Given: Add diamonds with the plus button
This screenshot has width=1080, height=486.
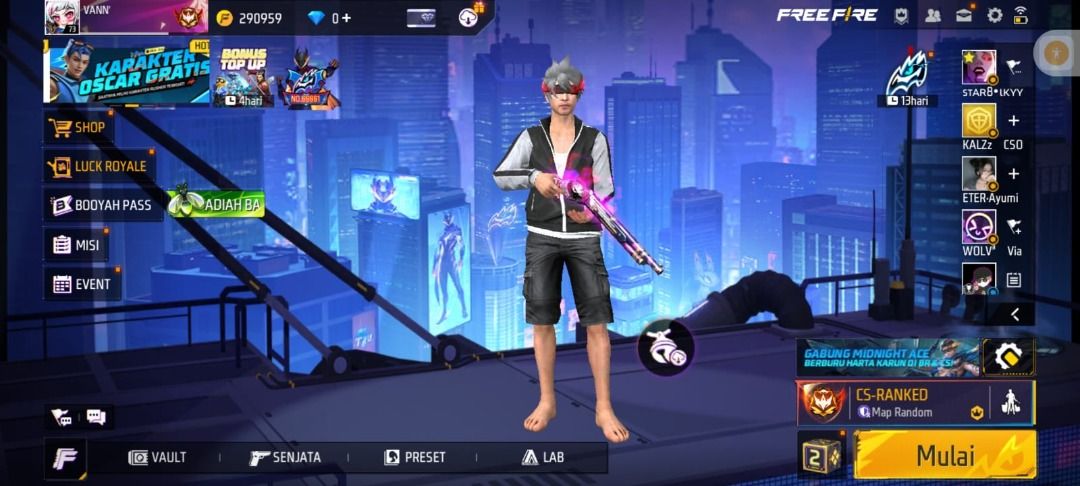Looking at the screenshot, I should click(x=347, y=18).
